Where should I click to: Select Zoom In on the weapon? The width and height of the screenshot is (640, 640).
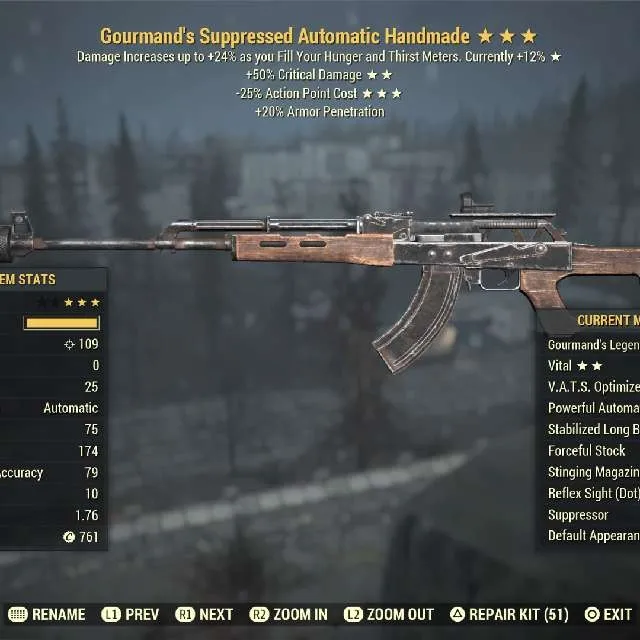(x=289, y=615)
